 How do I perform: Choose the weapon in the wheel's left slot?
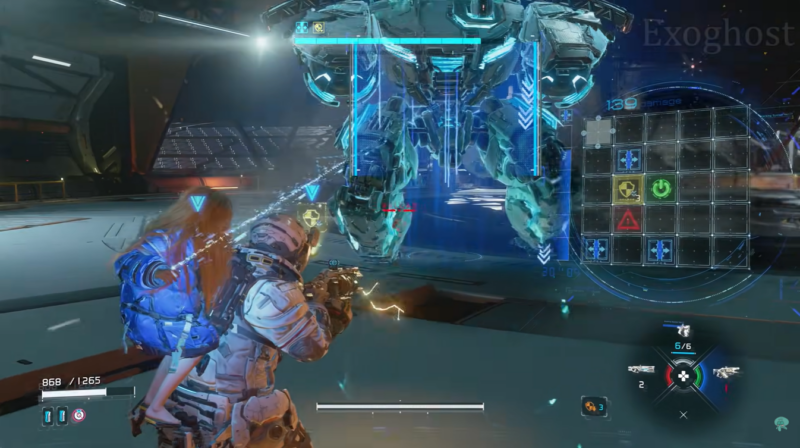coord(641,370)
